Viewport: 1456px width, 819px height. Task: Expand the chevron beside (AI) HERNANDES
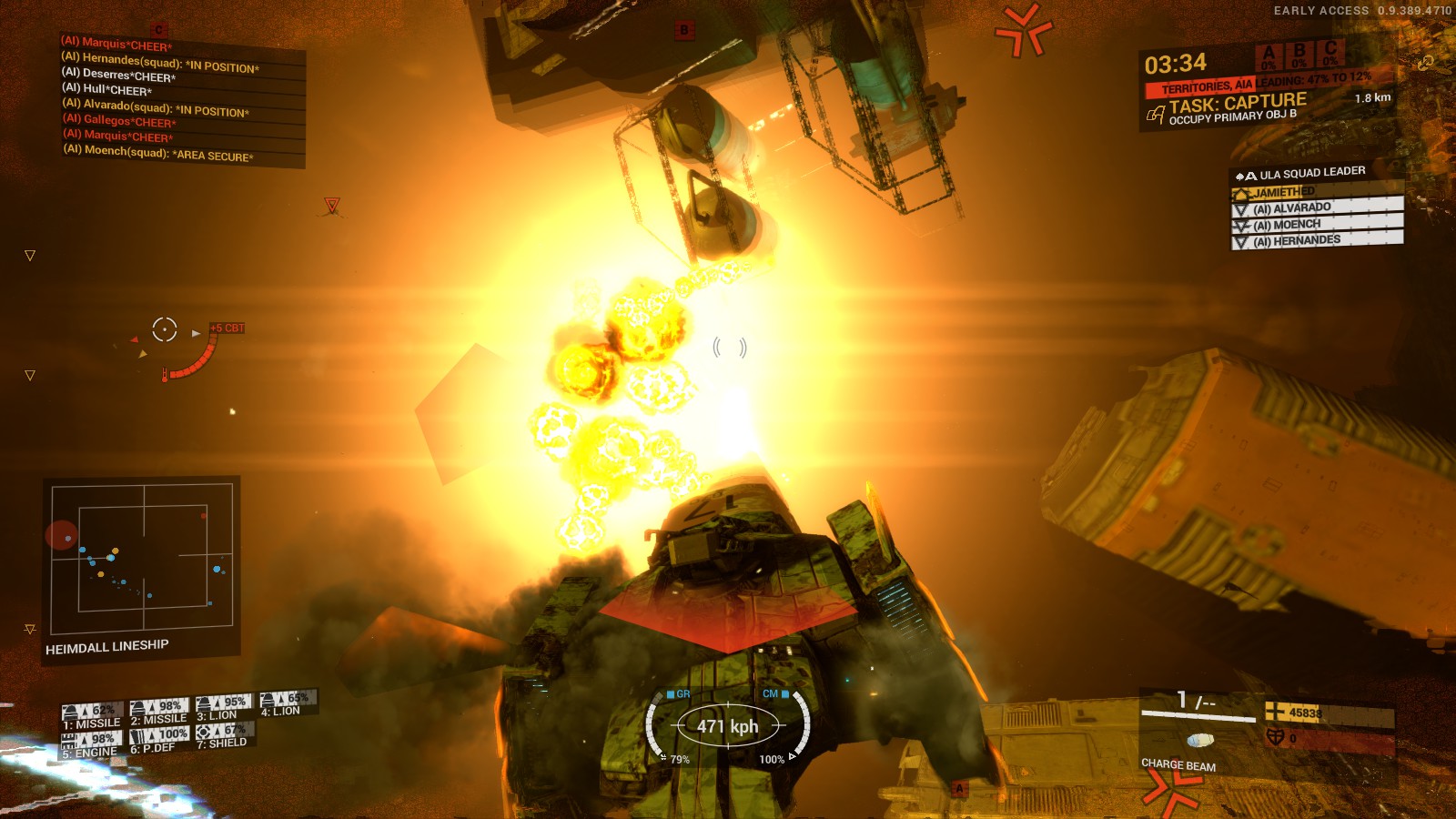coord(1240,242)
